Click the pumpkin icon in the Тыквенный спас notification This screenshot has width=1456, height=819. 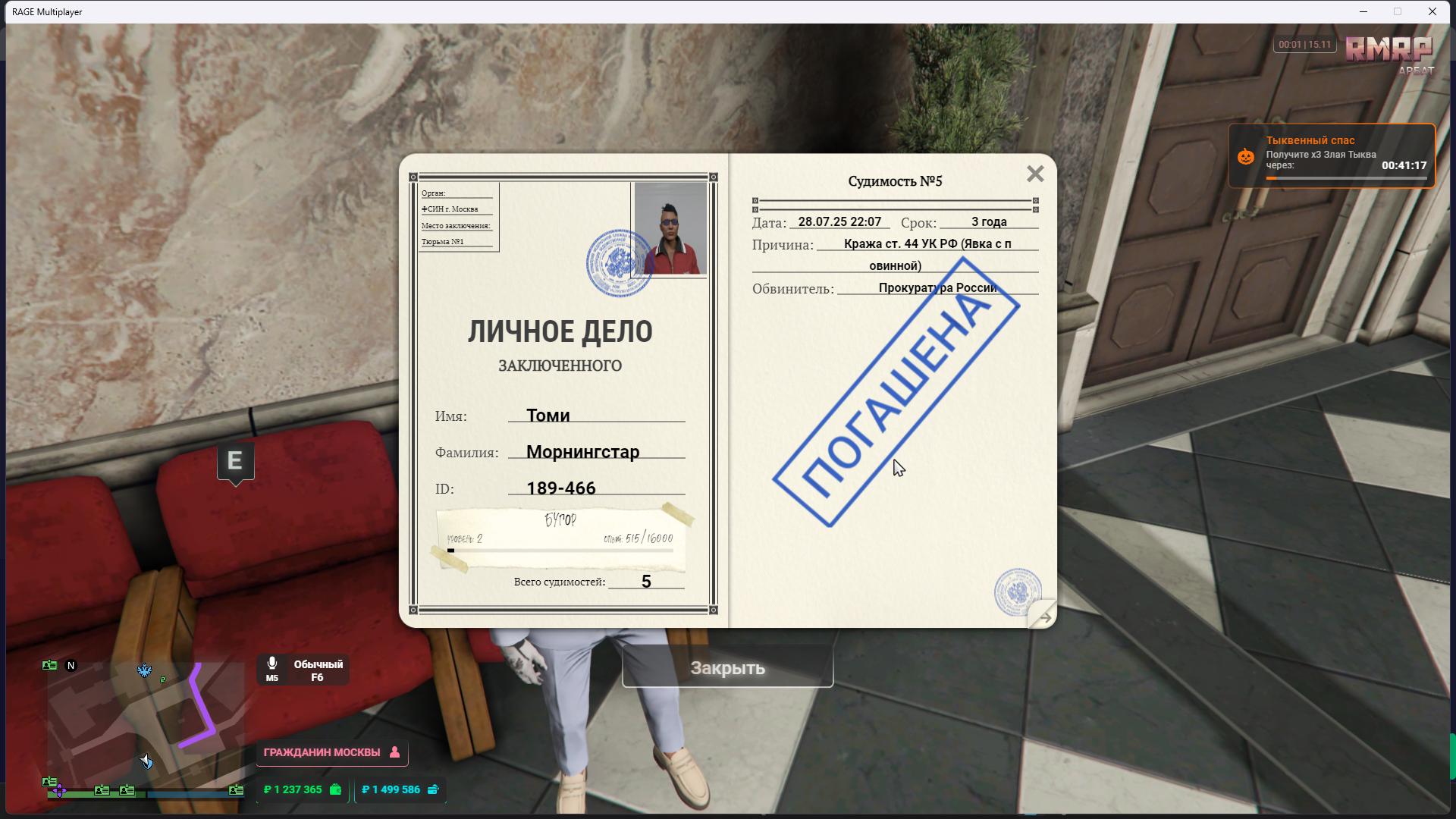tap(1247, 156)
